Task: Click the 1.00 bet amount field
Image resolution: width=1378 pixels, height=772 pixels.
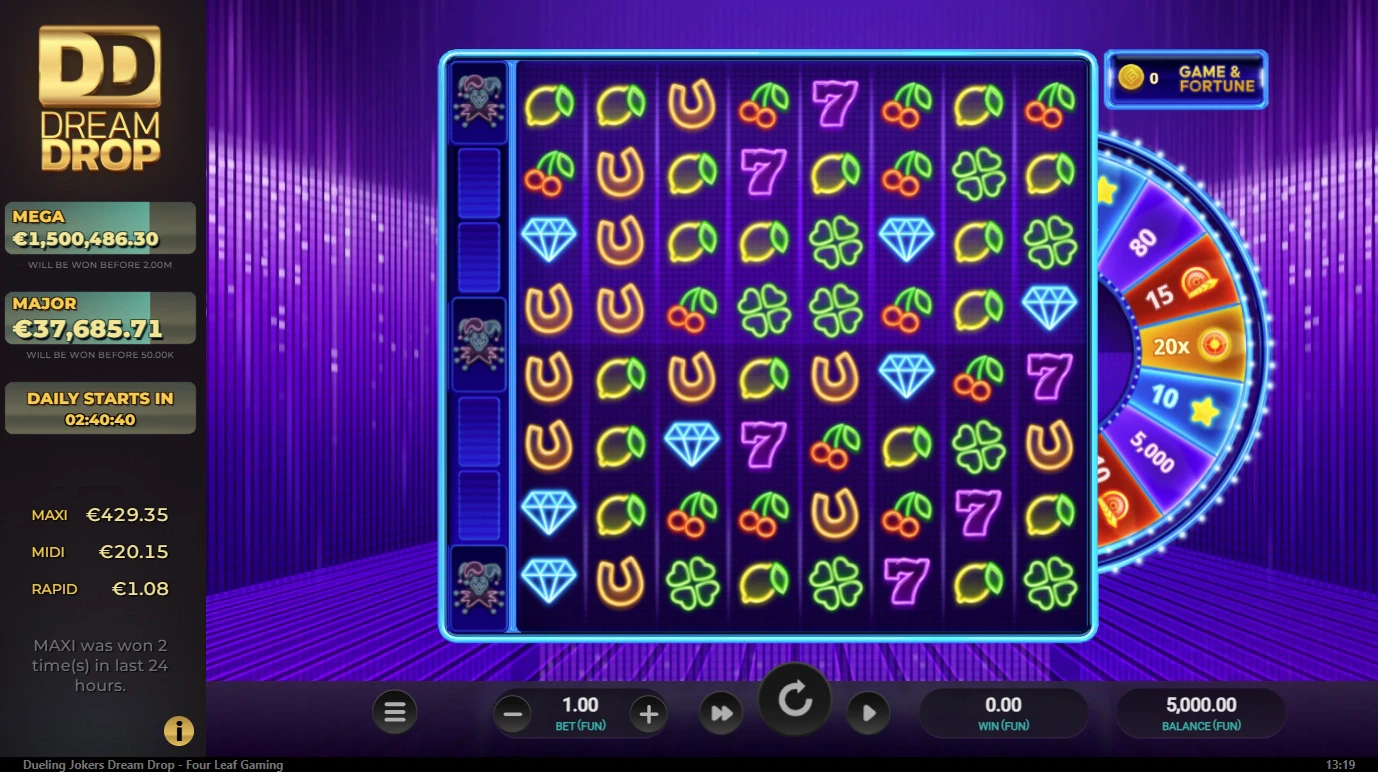Action: point(580,705)
